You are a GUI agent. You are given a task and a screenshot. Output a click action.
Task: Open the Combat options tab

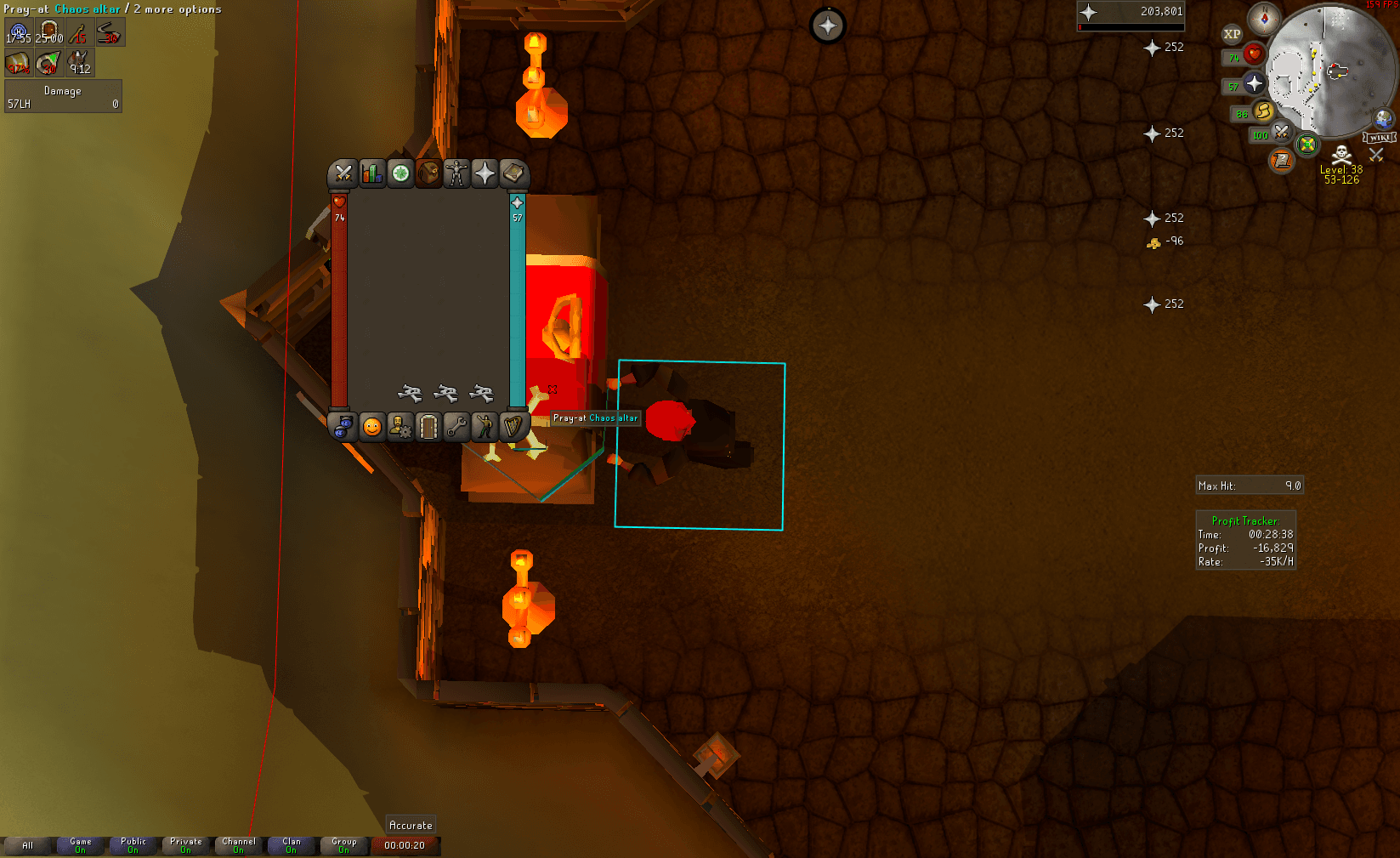pos(343,174)
